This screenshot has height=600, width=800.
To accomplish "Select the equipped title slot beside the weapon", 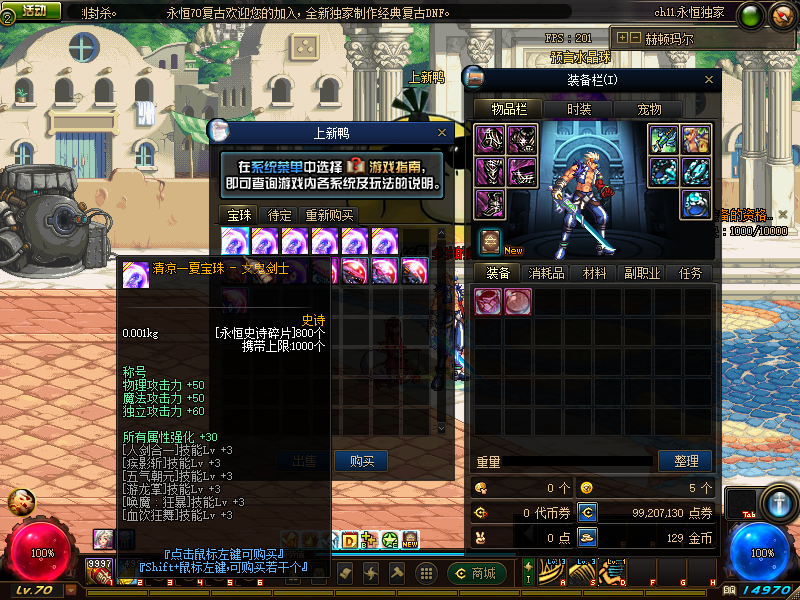I will click(x=696, y=139).
